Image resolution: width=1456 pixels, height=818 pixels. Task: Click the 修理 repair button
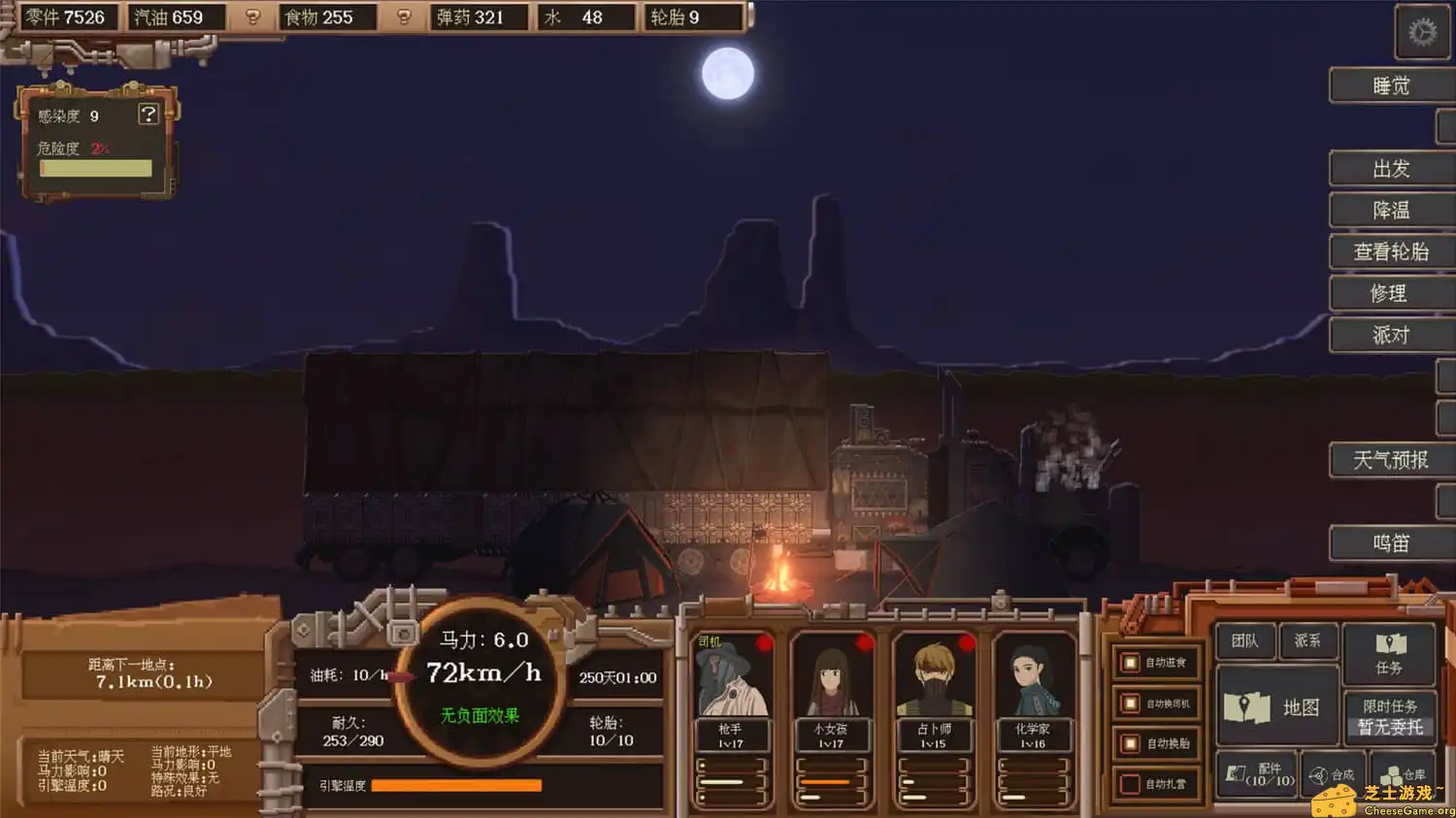pos(1391,293)
